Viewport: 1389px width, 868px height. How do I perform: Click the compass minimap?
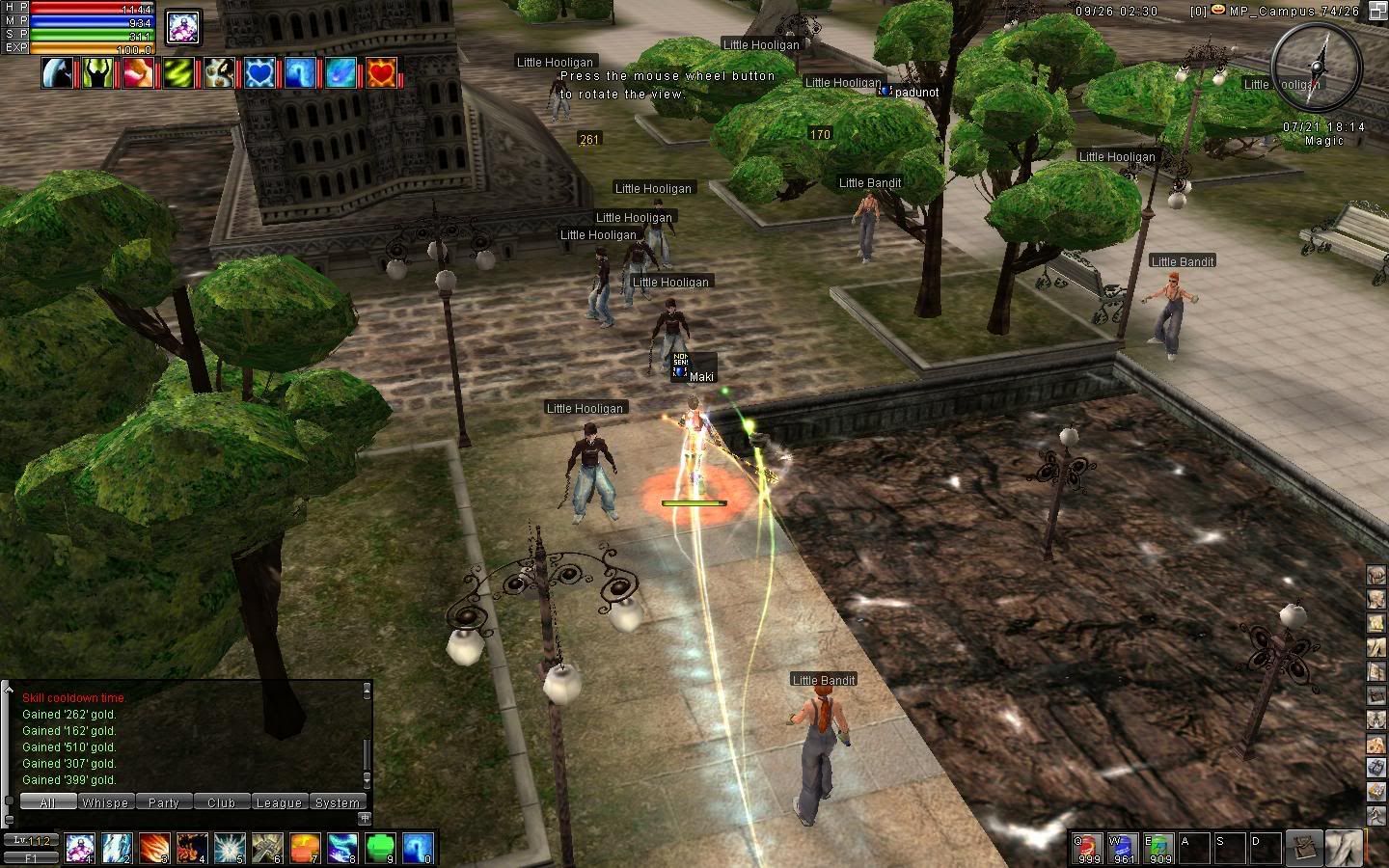(x=1316, y=64)
